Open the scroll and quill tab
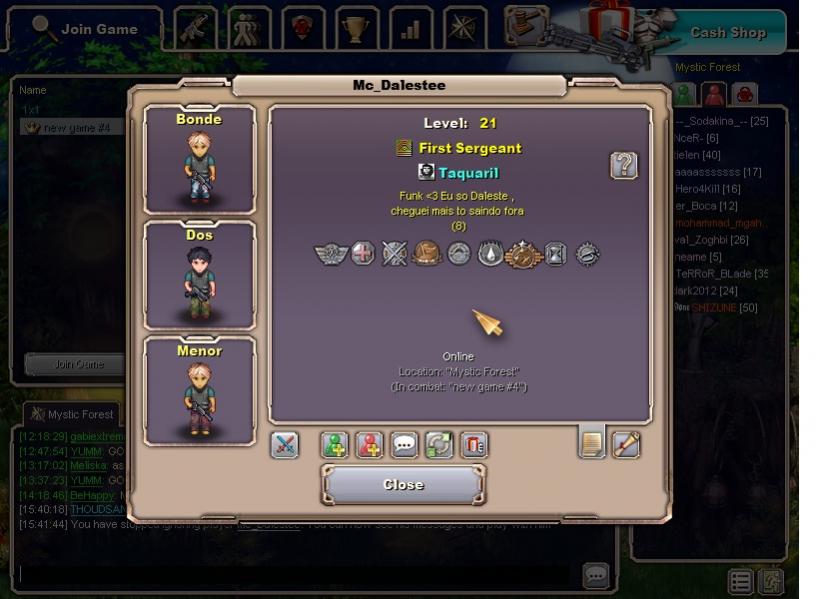816x599 pixels. pos(626,443)
